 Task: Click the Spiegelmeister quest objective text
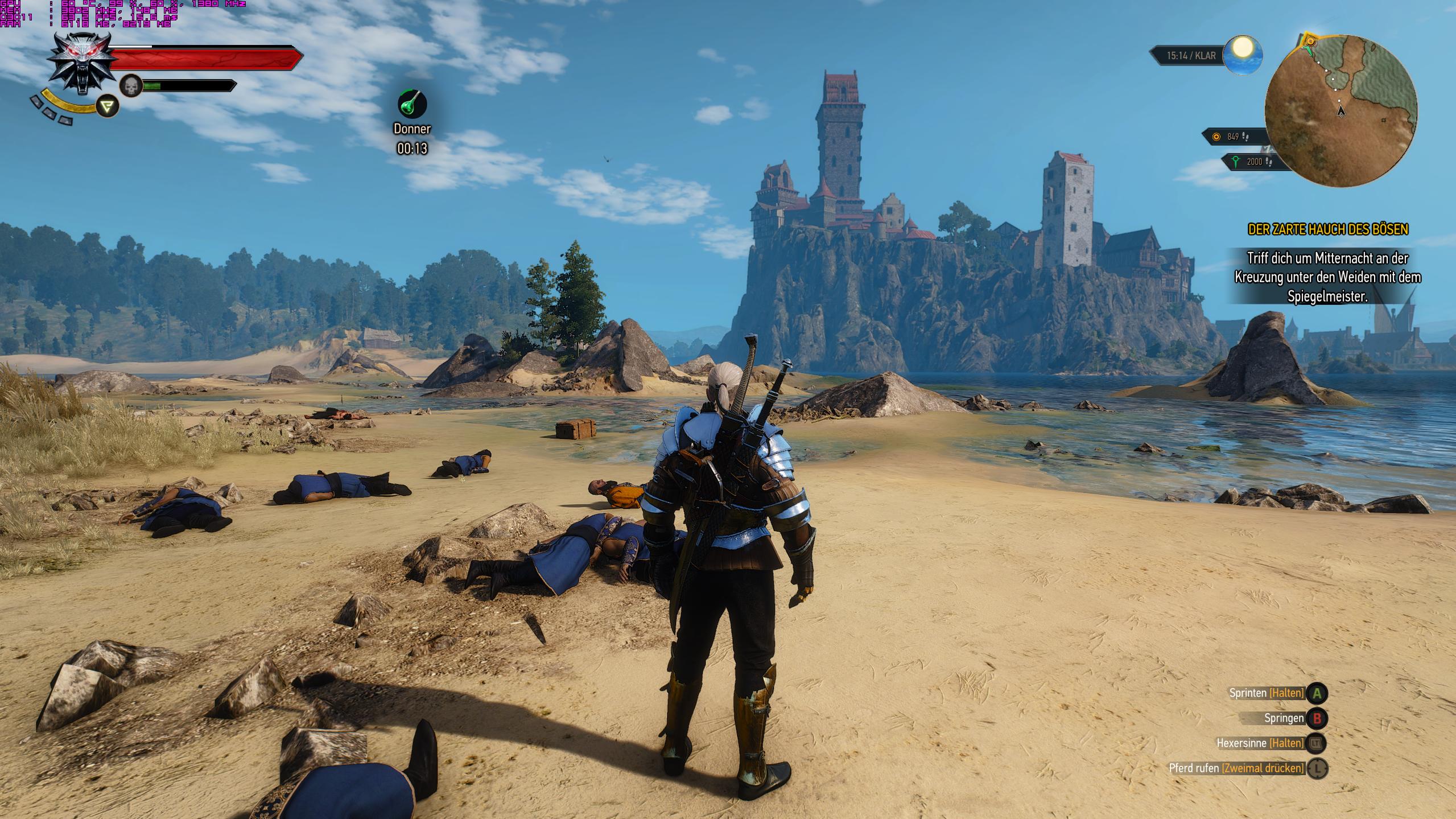(x=1327, y=277)
